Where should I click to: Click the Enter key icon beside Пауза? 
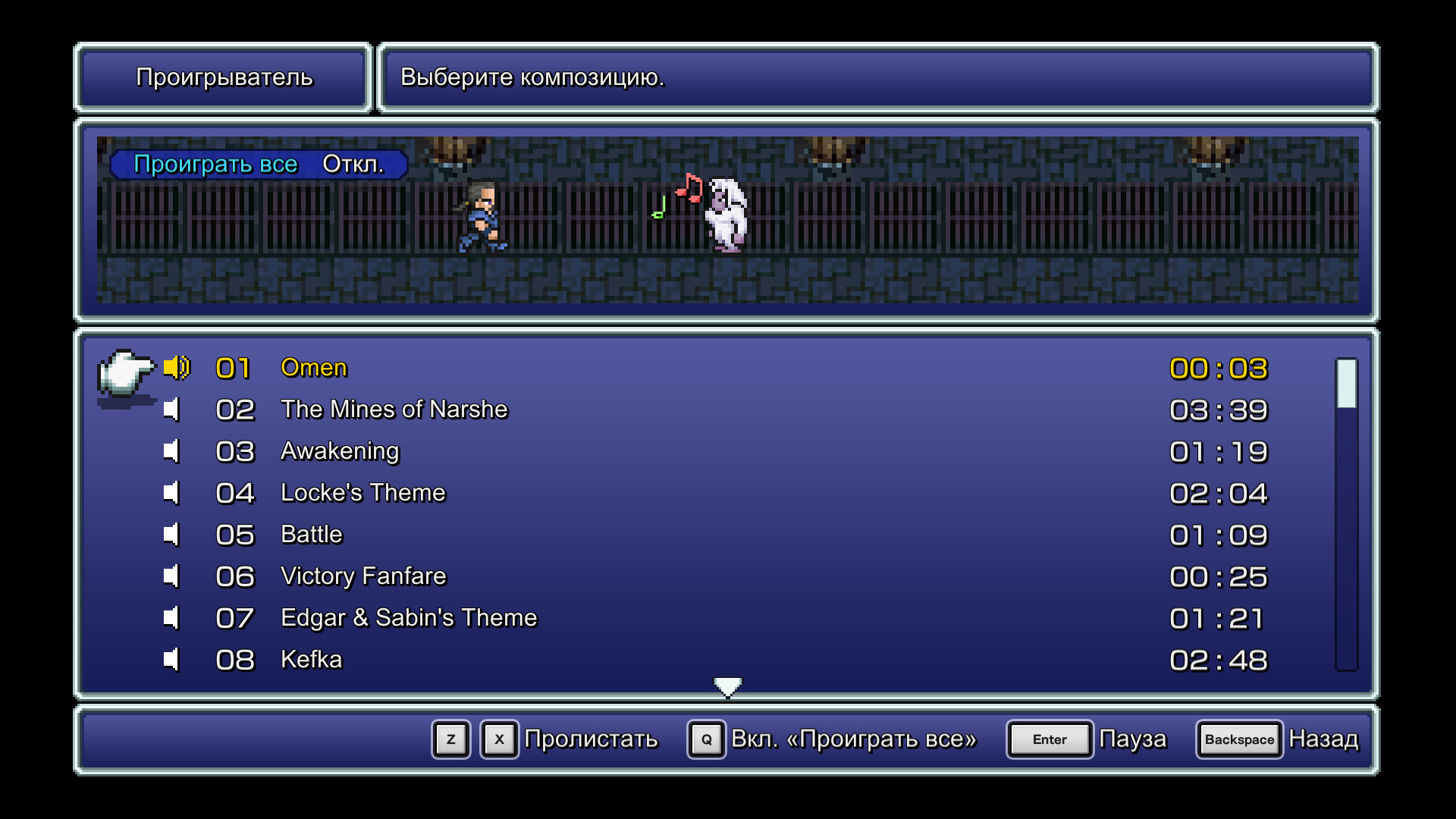coord(1050,739)
